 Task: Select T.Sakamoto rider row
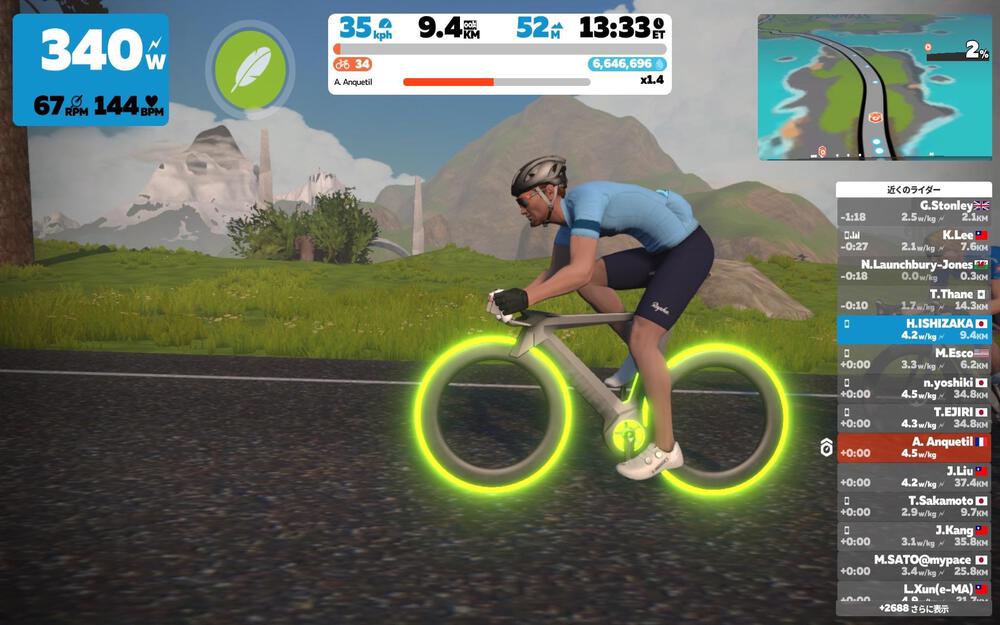913,506
